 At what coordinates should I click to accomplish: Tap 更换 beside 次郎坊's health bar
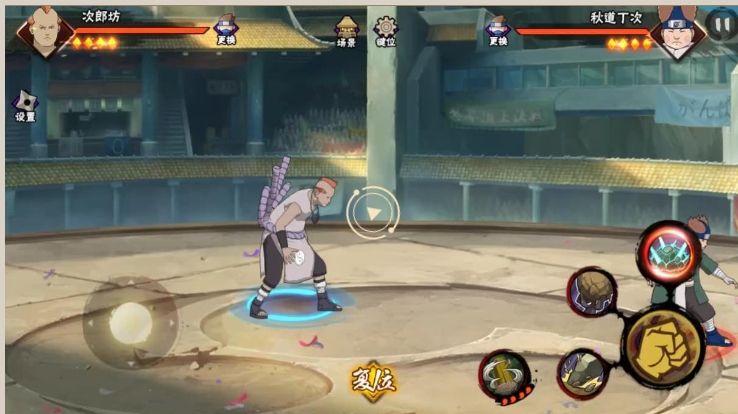click(x=226, y=30)
